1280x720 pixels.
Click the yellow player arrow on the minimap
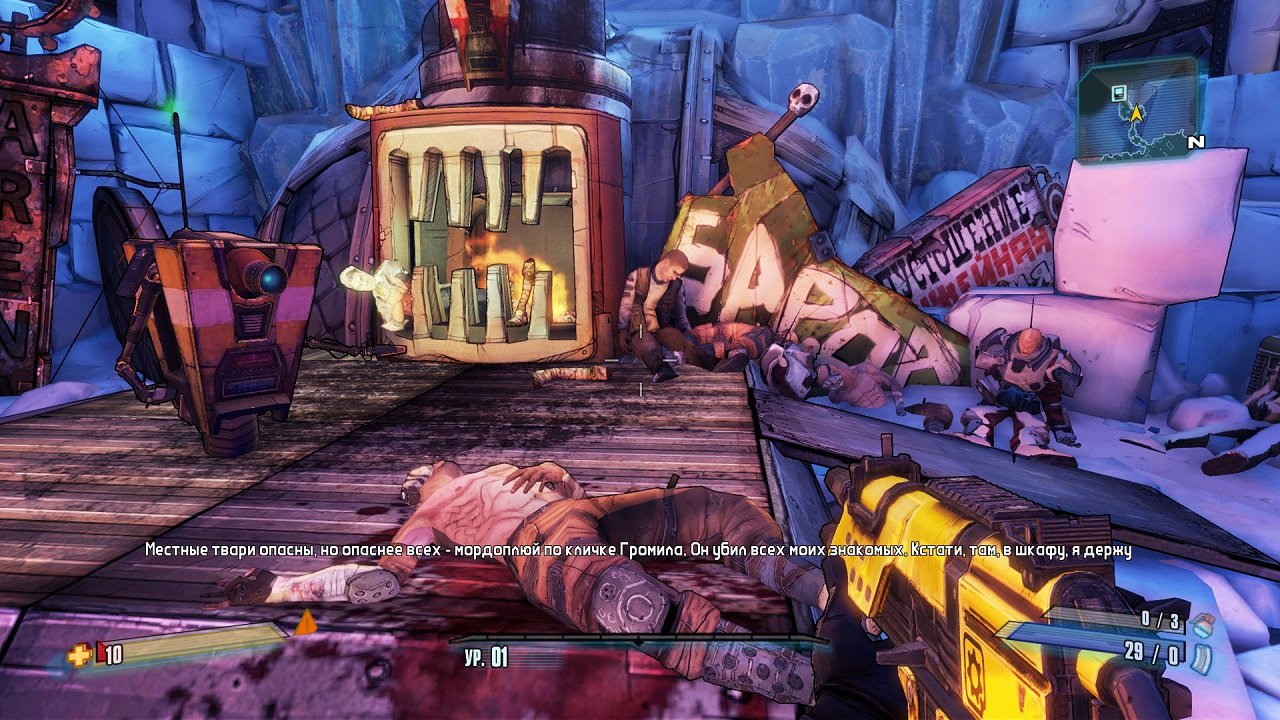point(1137,113)
